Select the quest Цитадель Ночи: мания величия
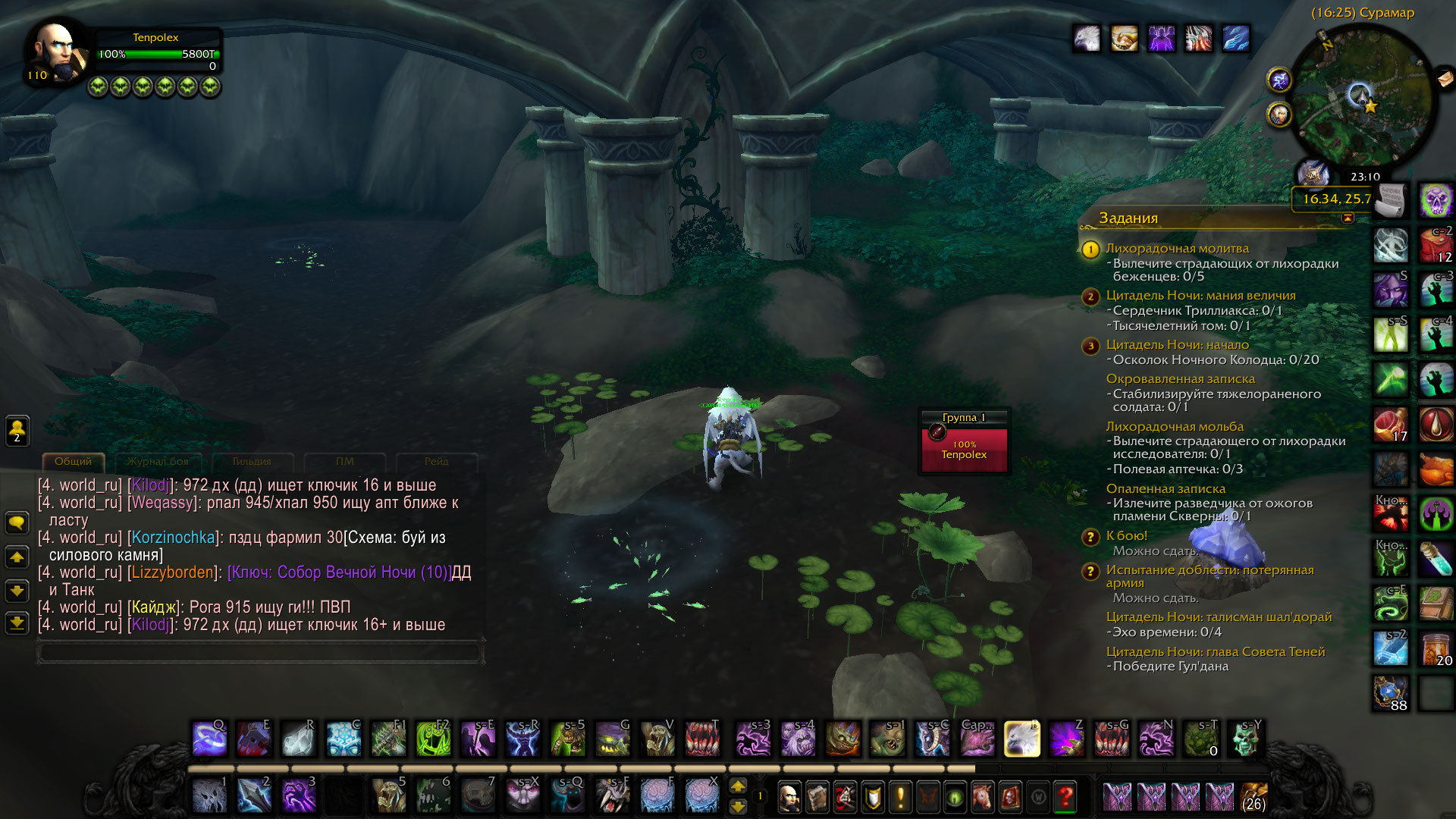The image size is (1456, 819). click(1200, 296)
